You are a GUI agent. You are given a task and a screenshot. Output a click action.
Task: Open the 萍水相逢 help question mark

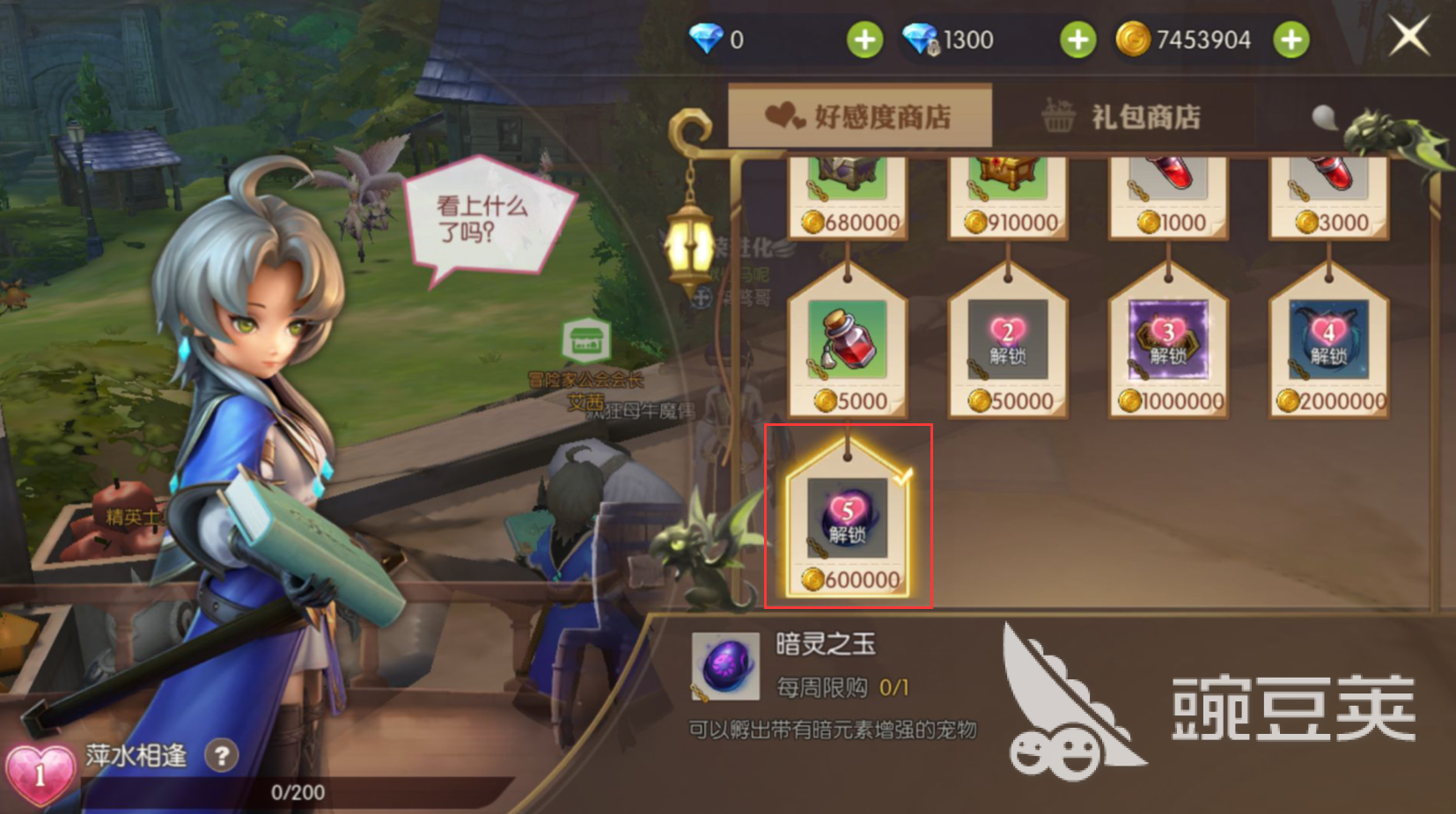tap(223, 754)
